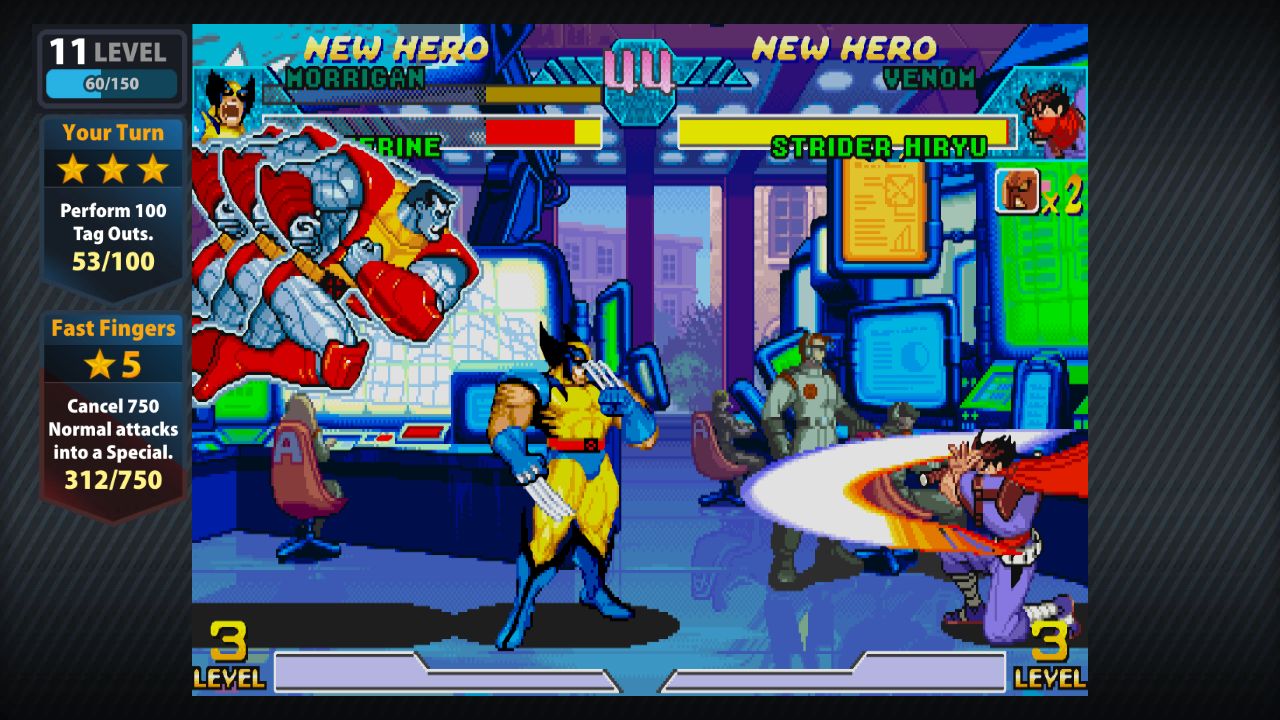This screenshot has width=1280, height=720.
Task: Select the Fast Fingers star icon
Action: [99, 364]
